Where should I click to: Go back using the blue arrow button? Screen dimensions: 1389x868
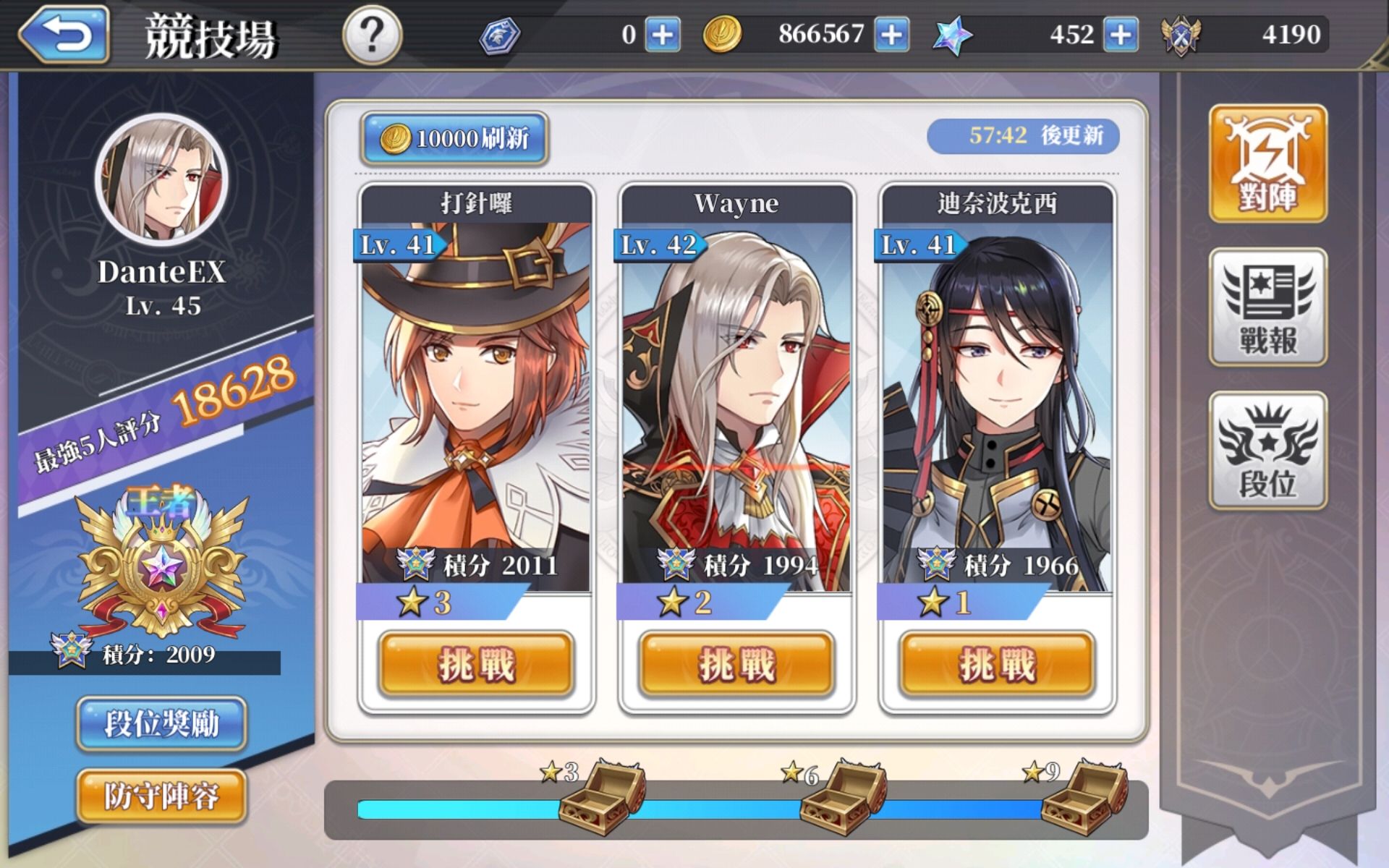point(65,35)
